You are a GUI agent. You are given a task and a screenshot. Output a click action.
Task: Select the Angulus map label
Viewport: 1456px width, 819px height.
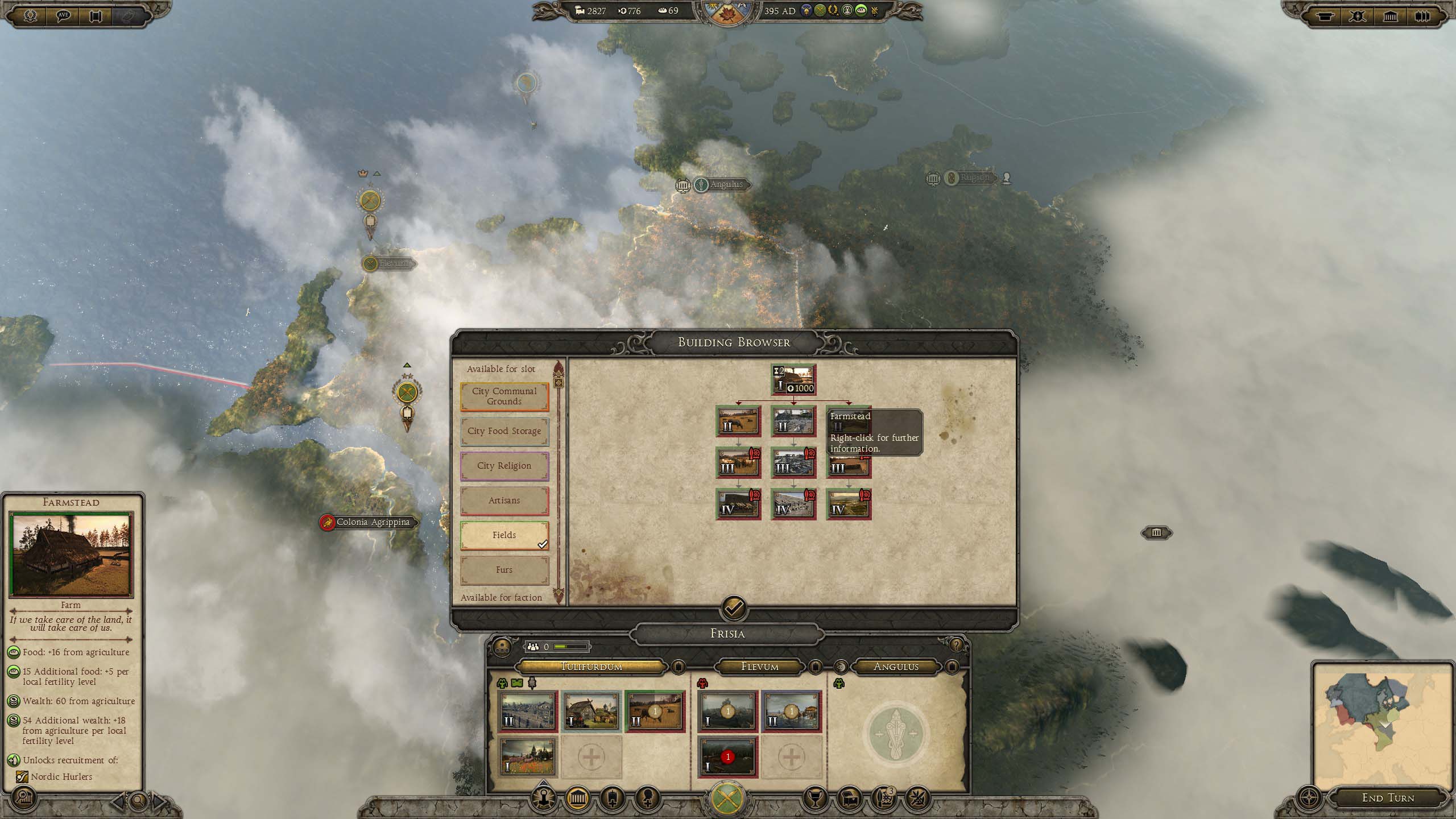click(726, 185)
